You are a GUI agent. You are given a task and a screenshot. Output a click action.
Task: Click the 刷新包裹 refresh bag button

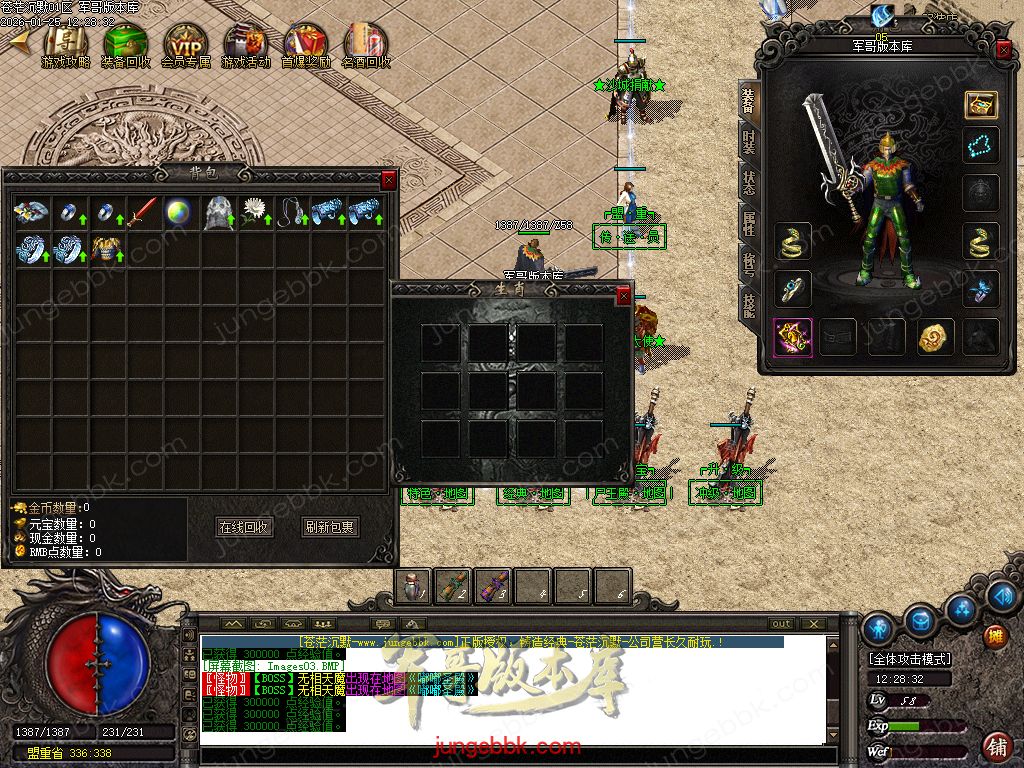330,527
